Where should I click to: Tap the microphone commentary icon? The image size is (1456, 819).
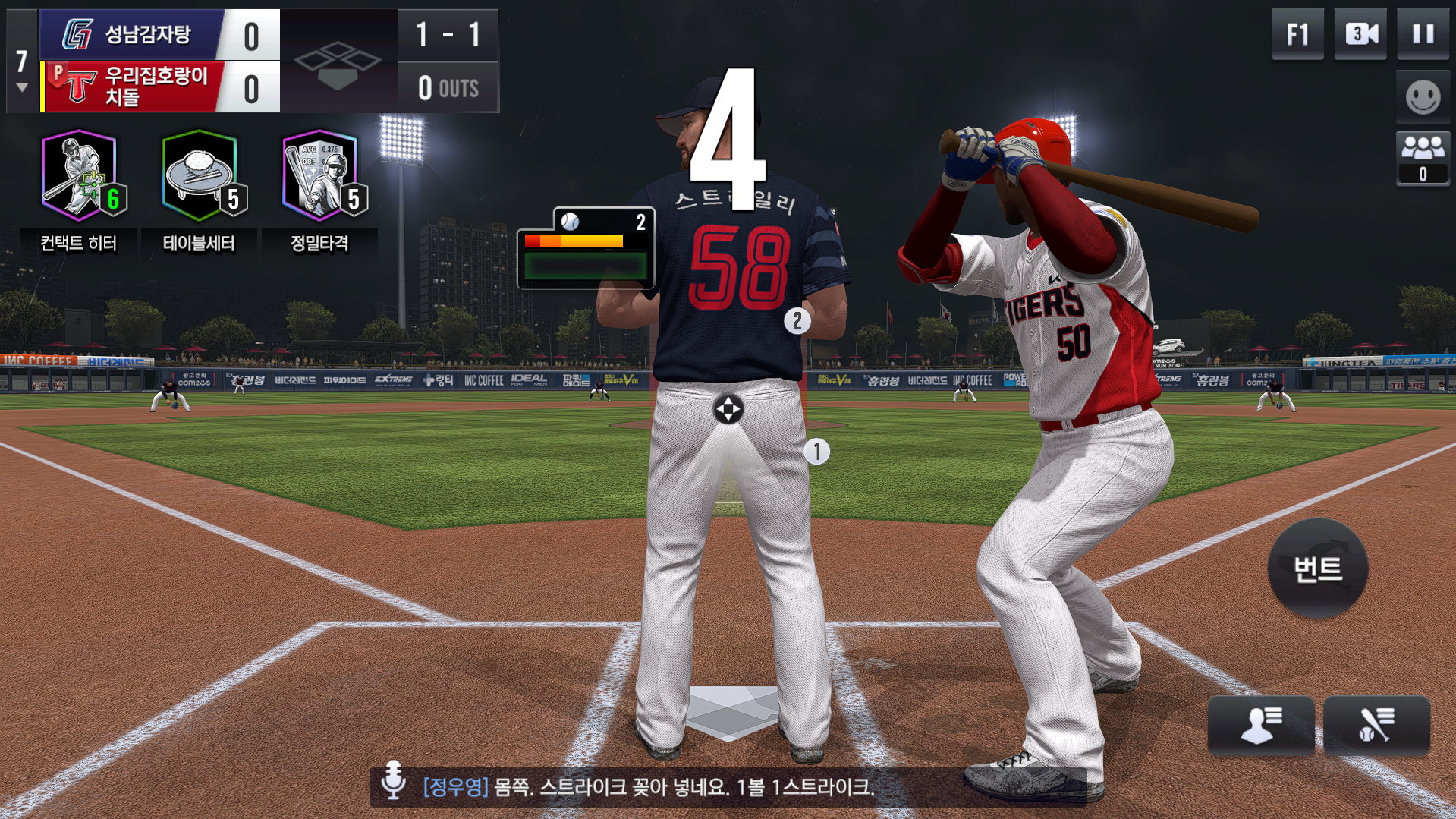click(393, 780)
